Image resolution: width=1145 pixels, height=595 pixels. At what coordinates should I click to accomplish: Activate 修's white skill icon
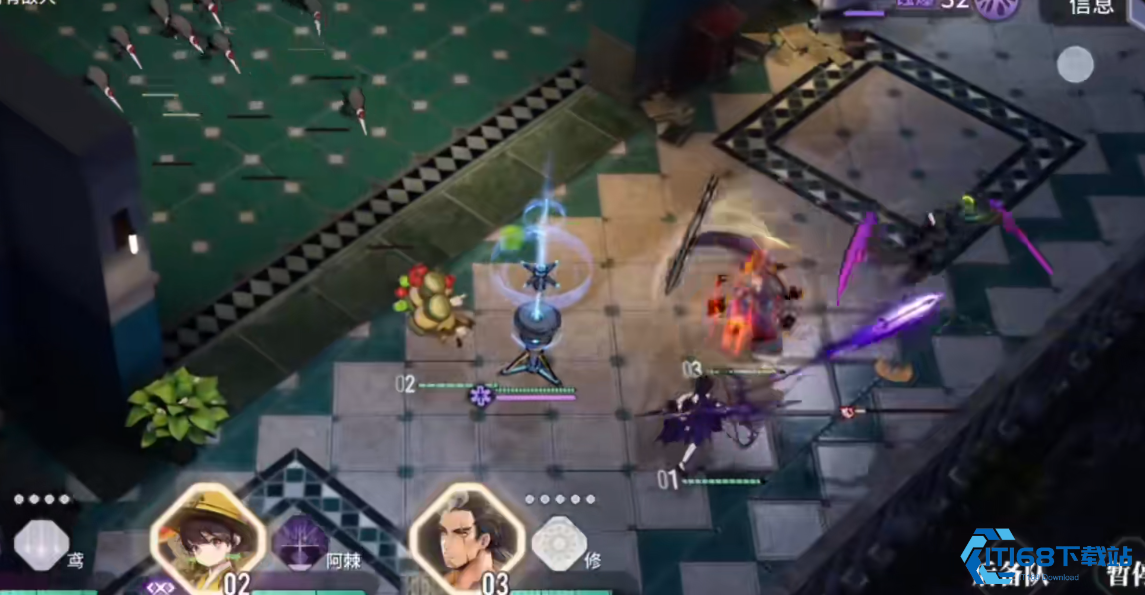click(558, 544)
